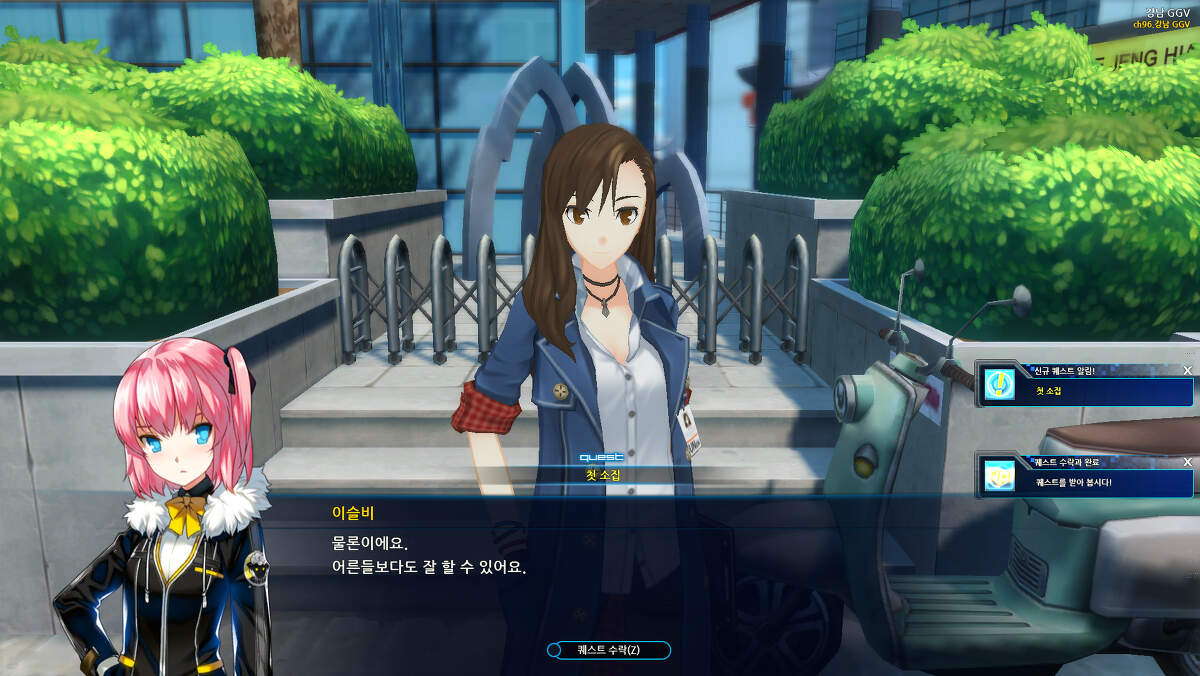The width and height of the screenshot is (1200, 676).
Task: Dismiss the 퀘스트 수락과 완료 notification
Action: click(x=1187, y=462)
